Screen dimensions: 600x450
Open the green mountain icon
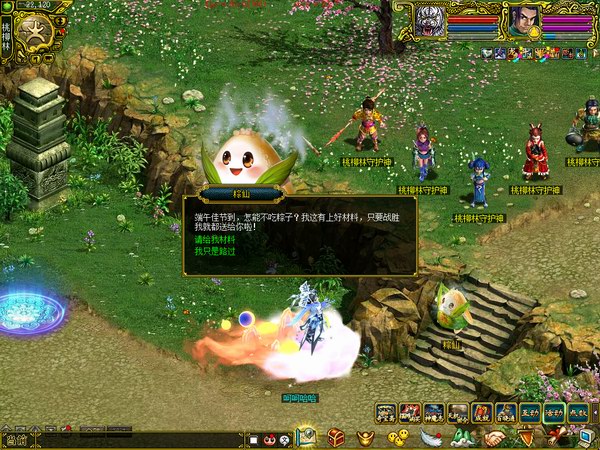pyautogui.click(x=462, y=437)
